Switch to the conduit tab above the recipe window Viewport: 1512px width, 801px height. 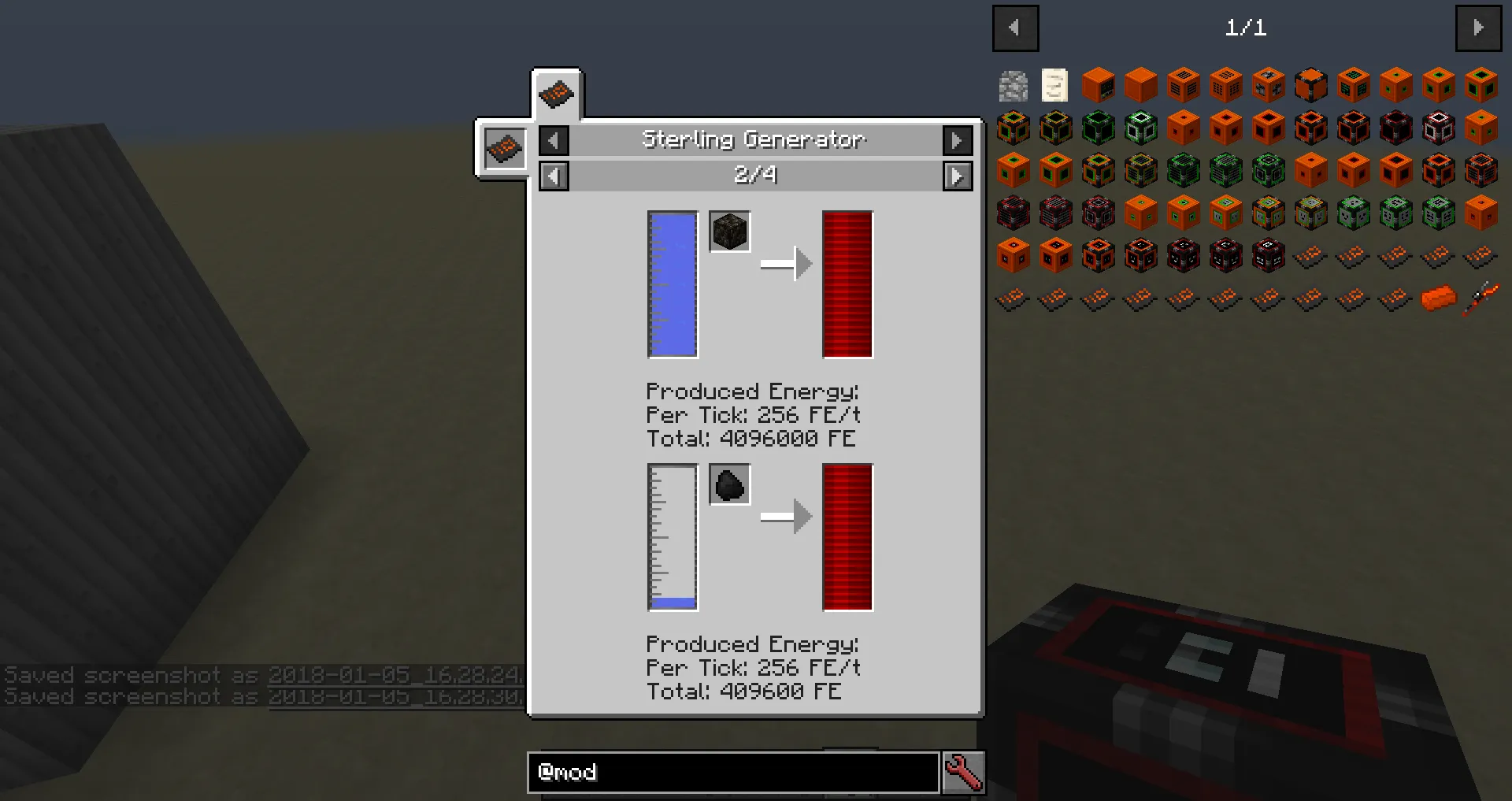[x=557, y=93]
